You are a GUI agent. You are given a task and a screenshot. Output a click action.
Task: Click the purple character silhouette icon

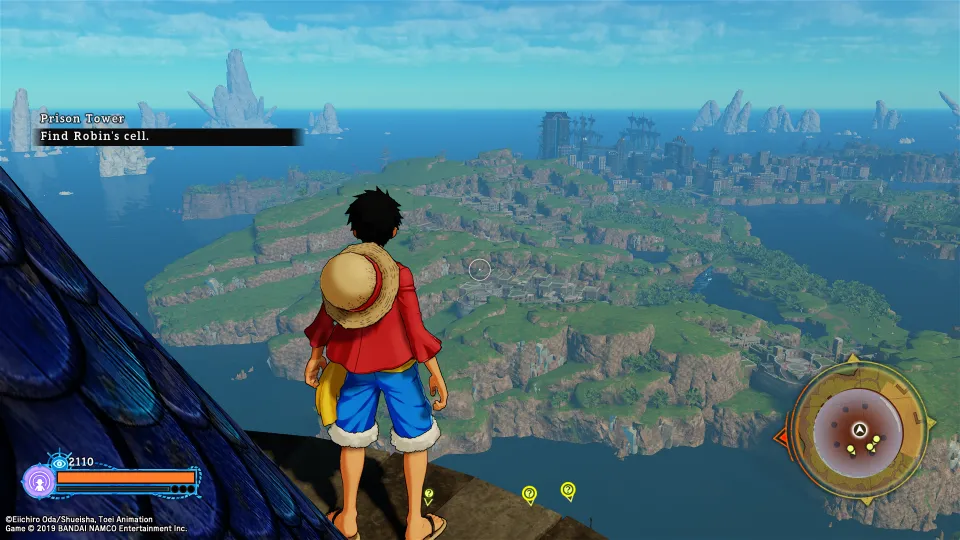[x=39, y=481]
